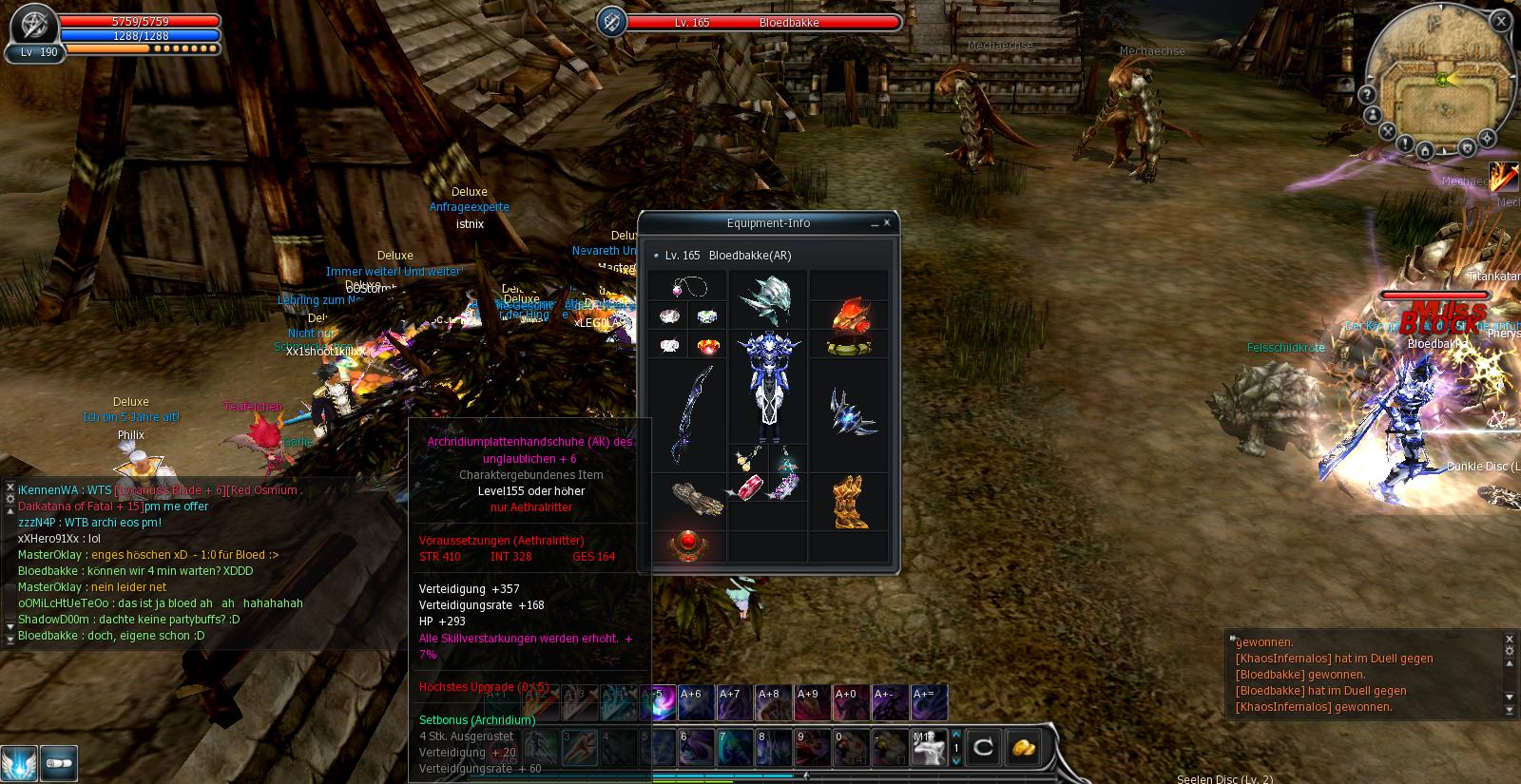Image resolution: width=1521 pixels, height=784 pixels.
Task: Inspect the blue armor suit slot
Action: pos(768,388)
